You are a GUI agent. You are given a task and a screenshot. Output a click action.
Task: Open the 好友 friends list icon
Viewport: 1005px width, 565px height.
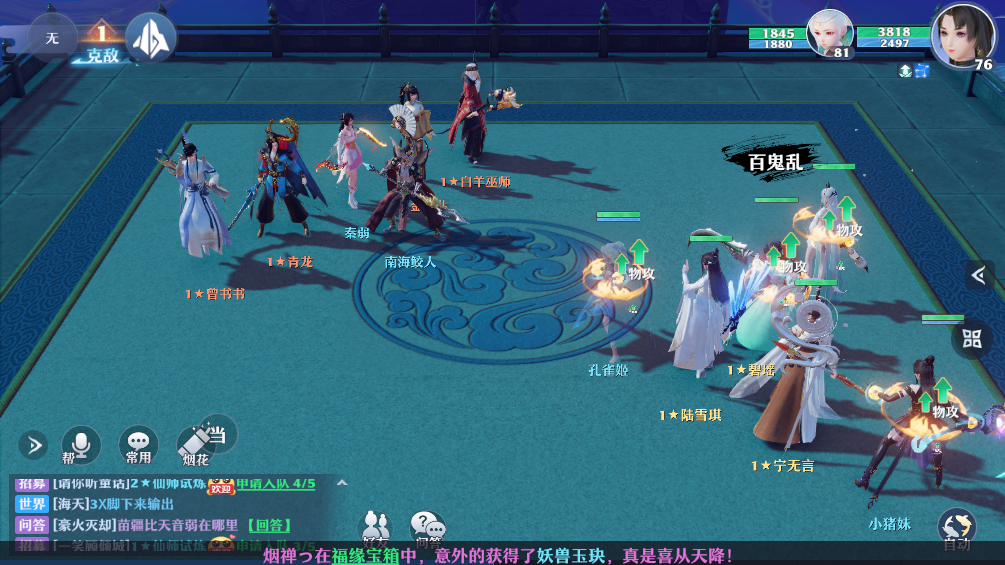[376, 526]
